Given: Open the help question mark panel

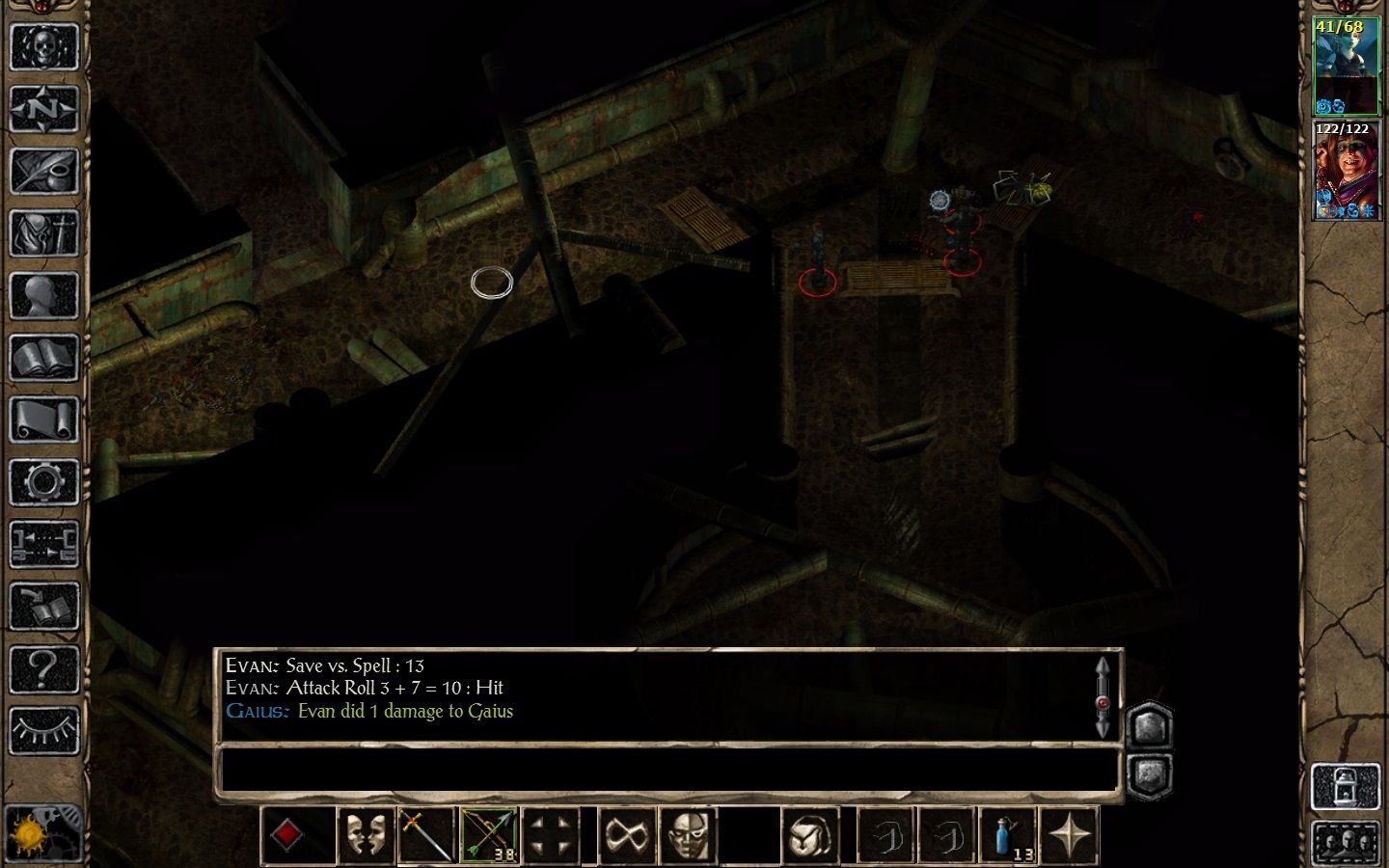Looking at the screenshot, I should click(x=46, y=667).
